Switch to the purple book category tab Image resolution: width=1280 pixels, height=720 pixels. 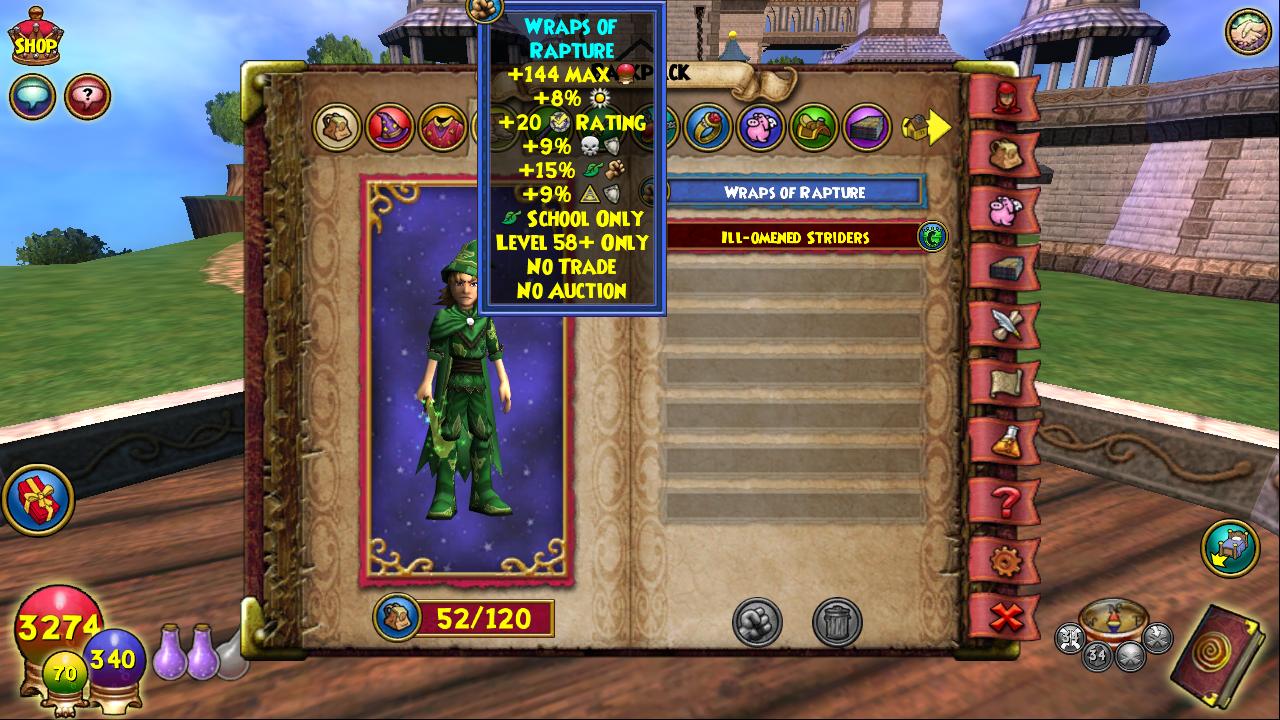[x=866, y=127]
